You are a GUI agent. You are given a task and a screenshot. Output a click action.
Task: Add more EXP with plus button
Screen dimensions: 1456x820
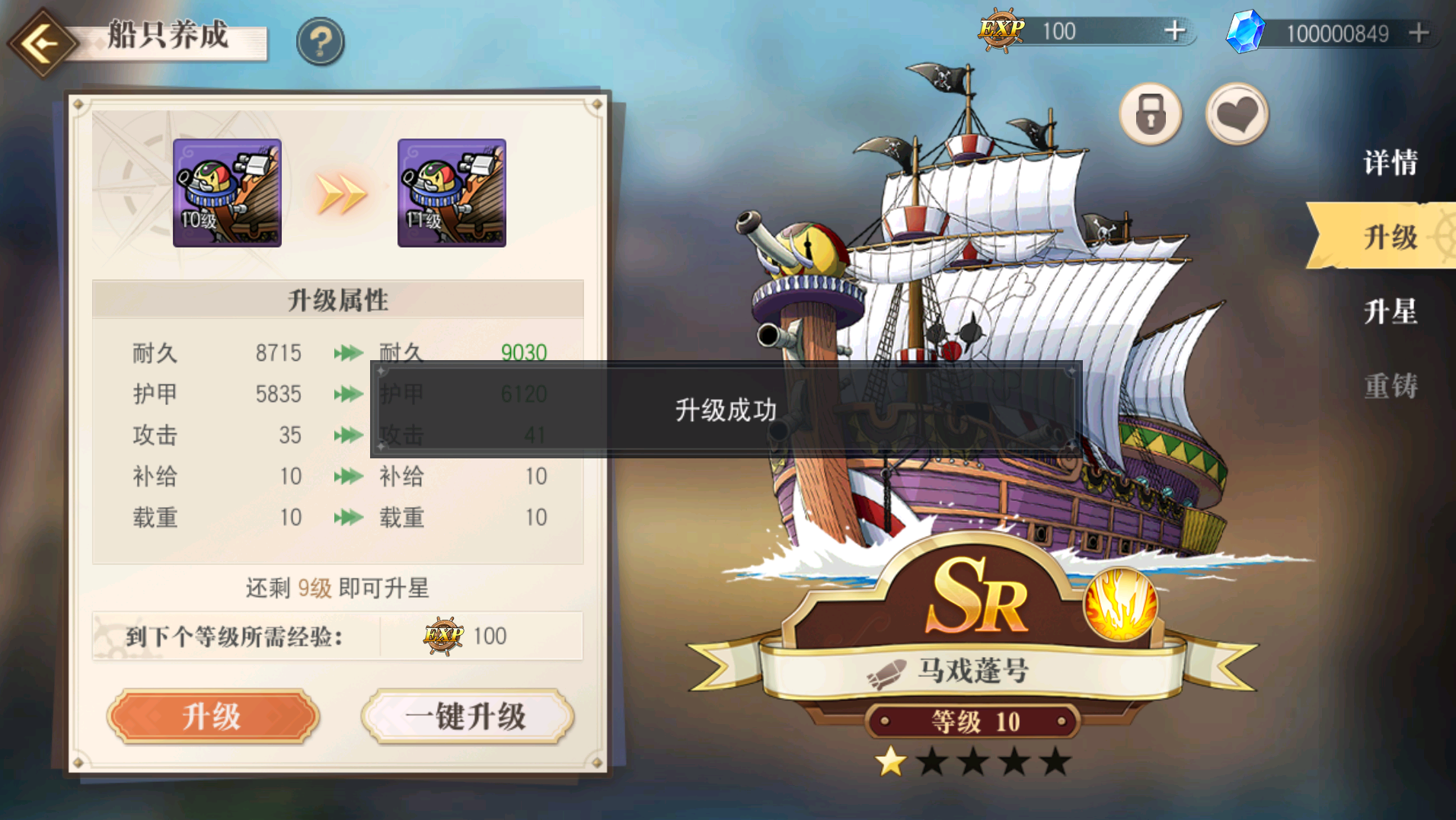(x=1175, y=31)
